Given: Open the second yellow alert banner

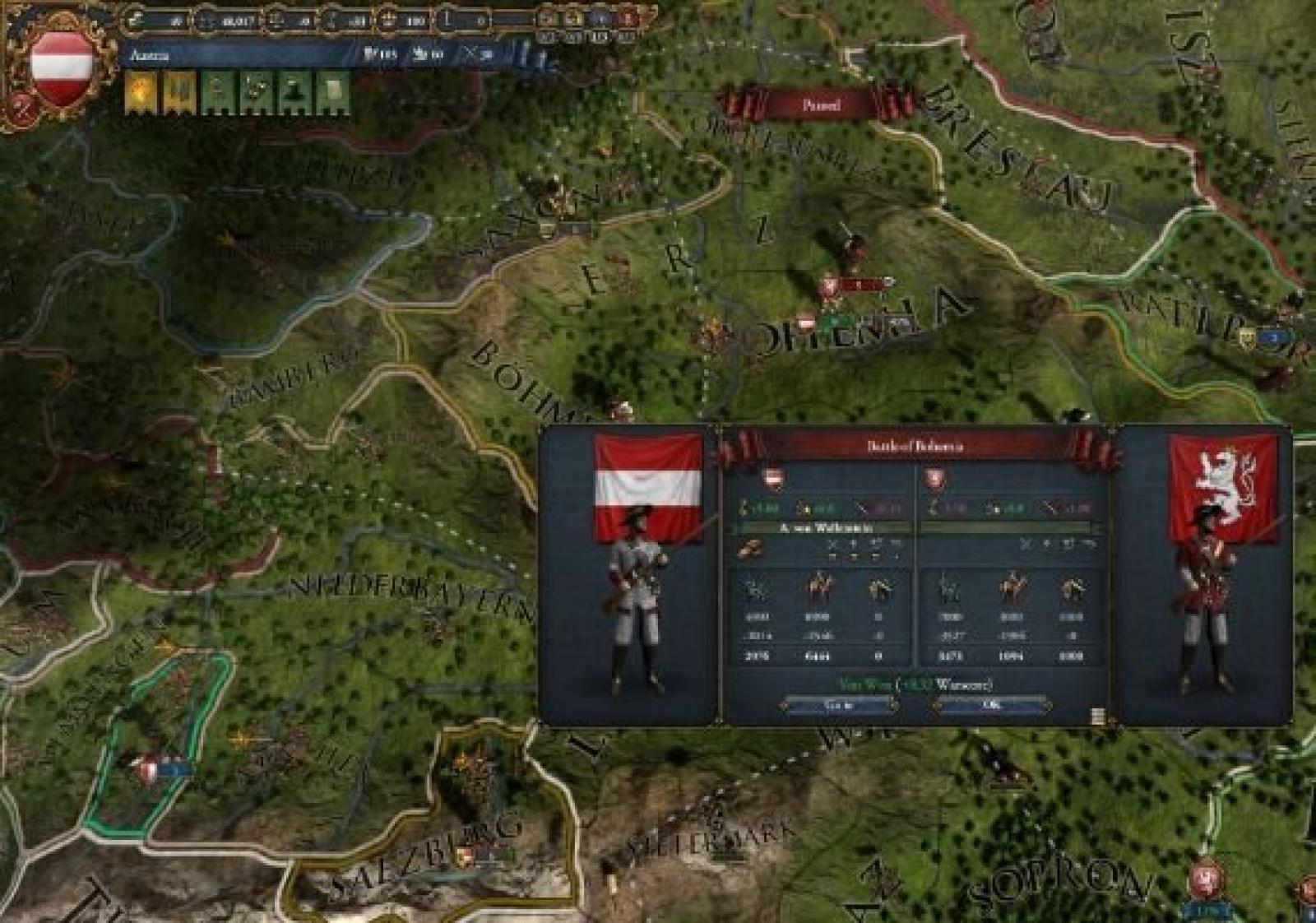Looking at the screenshot, I should pyautogui.click(x=179, y=93).
